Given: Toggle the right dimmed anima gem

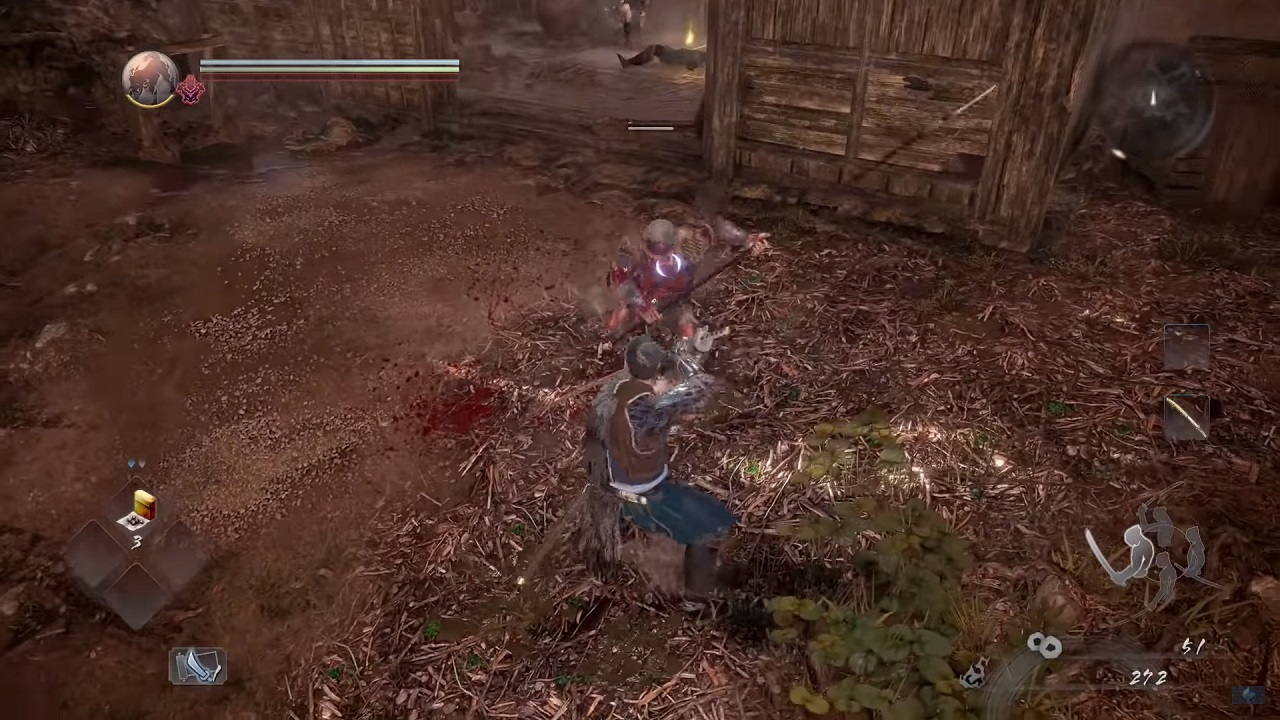Looking at the screenshot, I should (143, 464).
